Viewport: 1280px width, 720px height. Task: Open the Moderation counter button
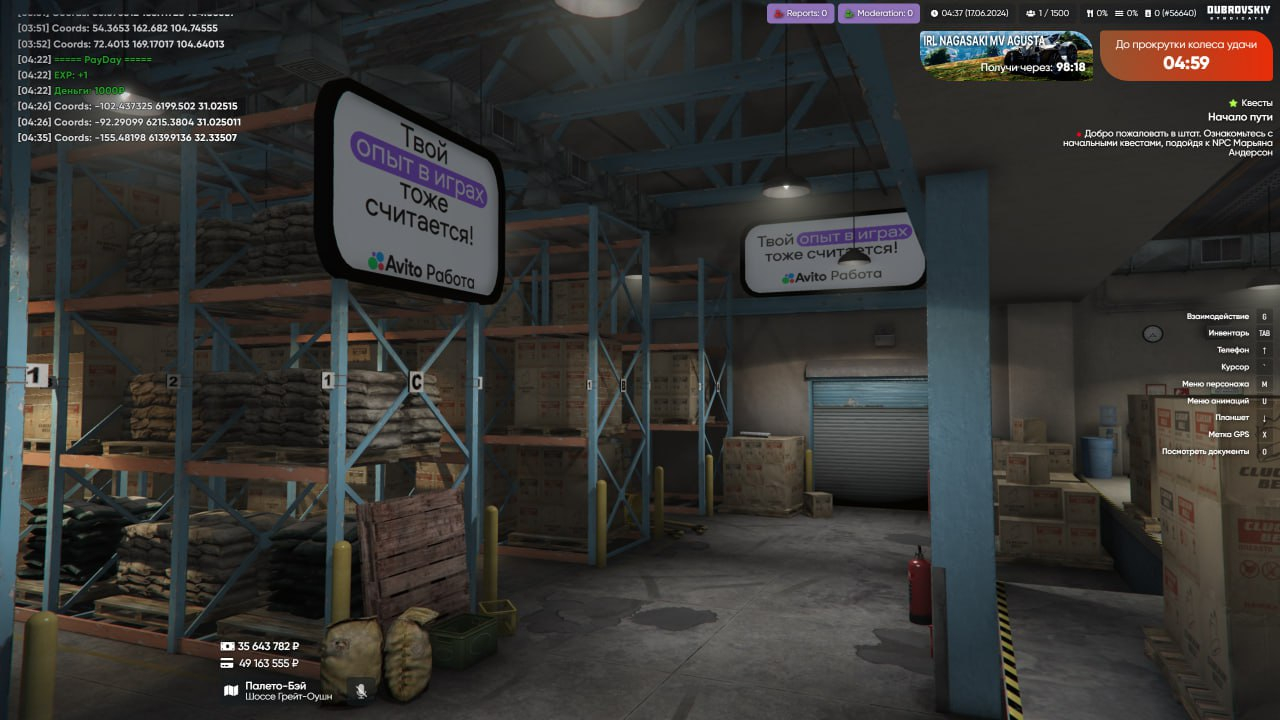[878, 13]
